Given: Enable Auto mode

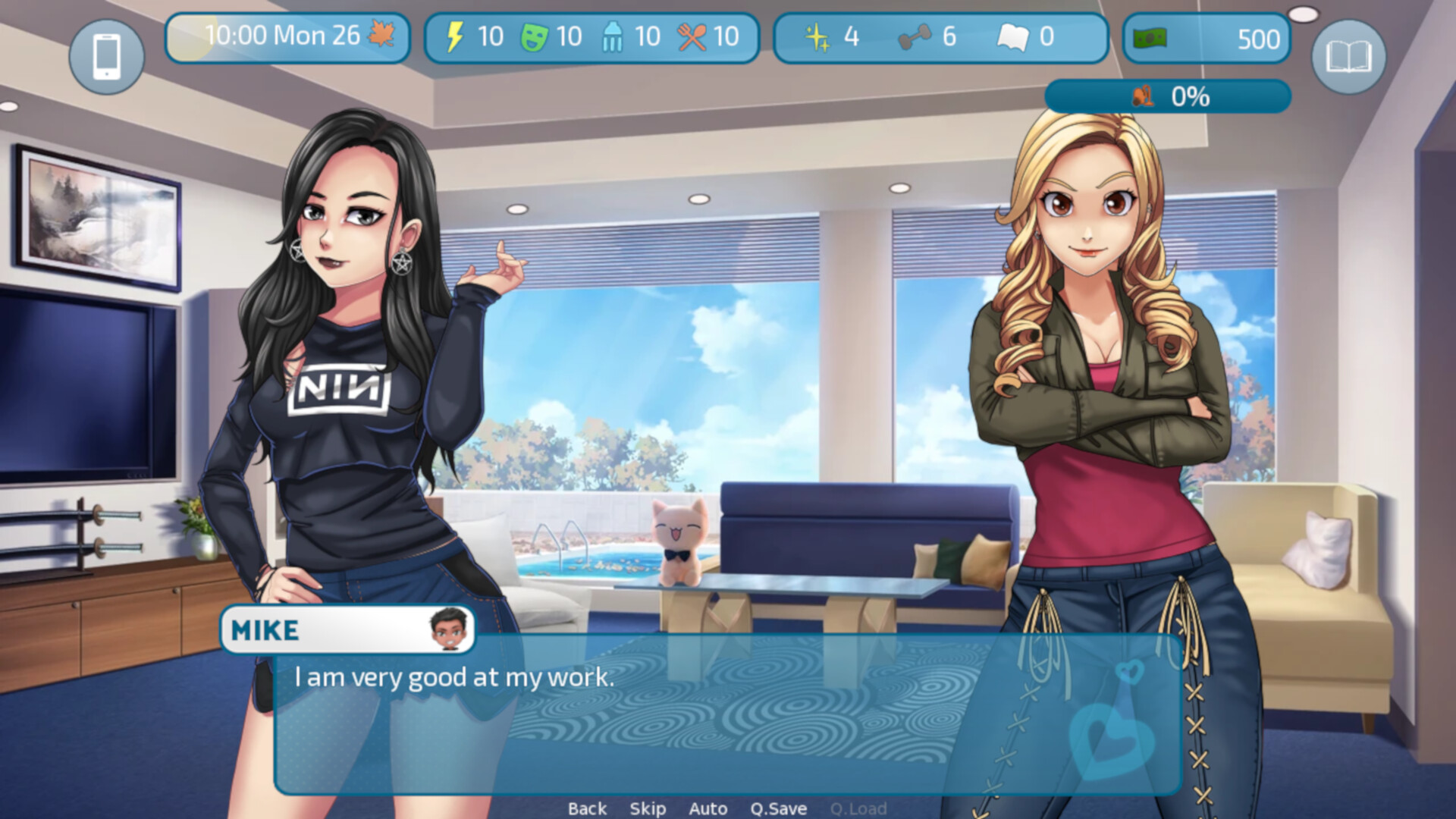Looking at the screenshot, I should (708, 808).
